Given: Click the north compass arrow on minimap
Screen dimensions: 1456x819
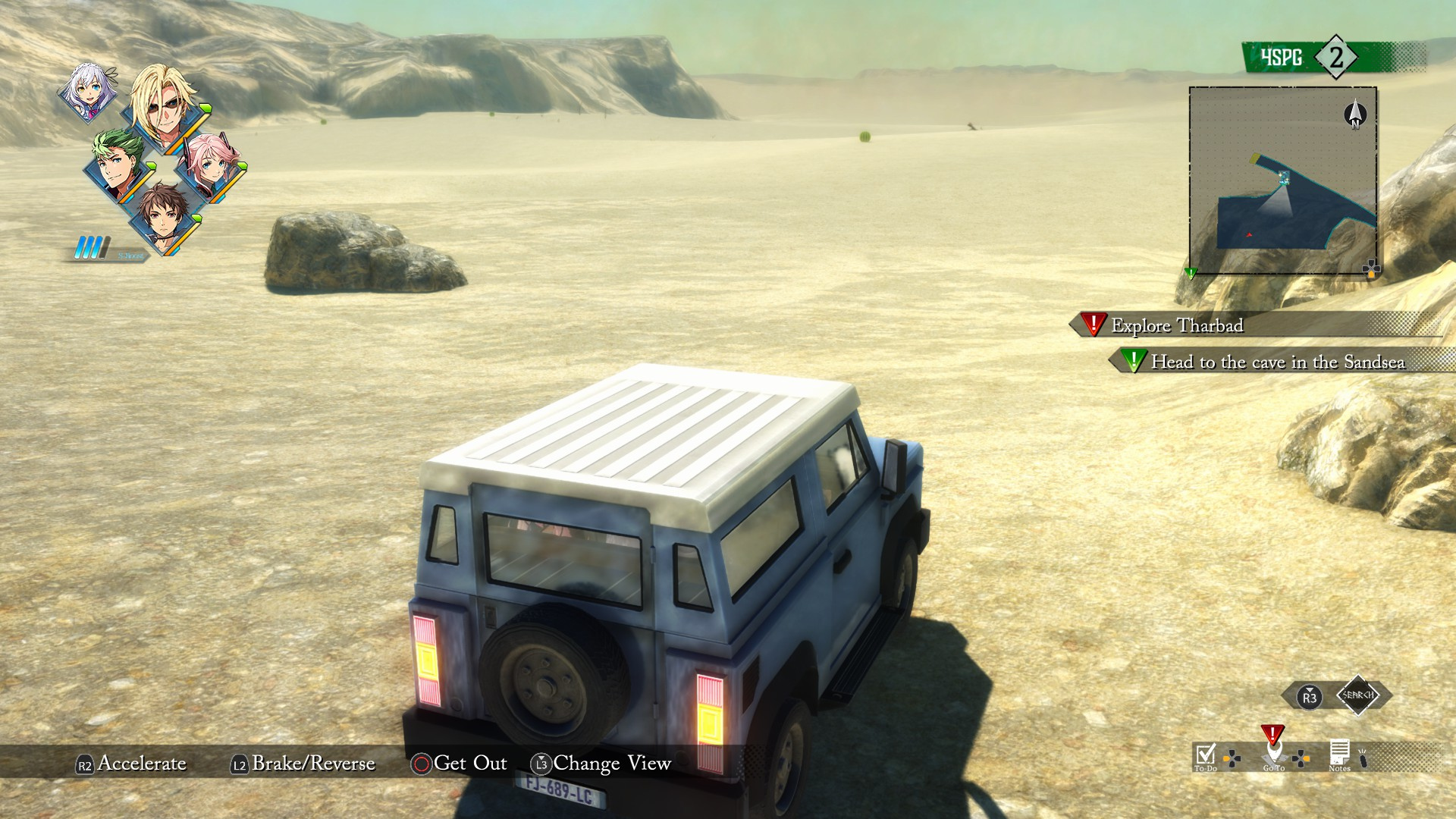Looking at the screenshot, I should pyautogui.click(x=1354, y=115).
